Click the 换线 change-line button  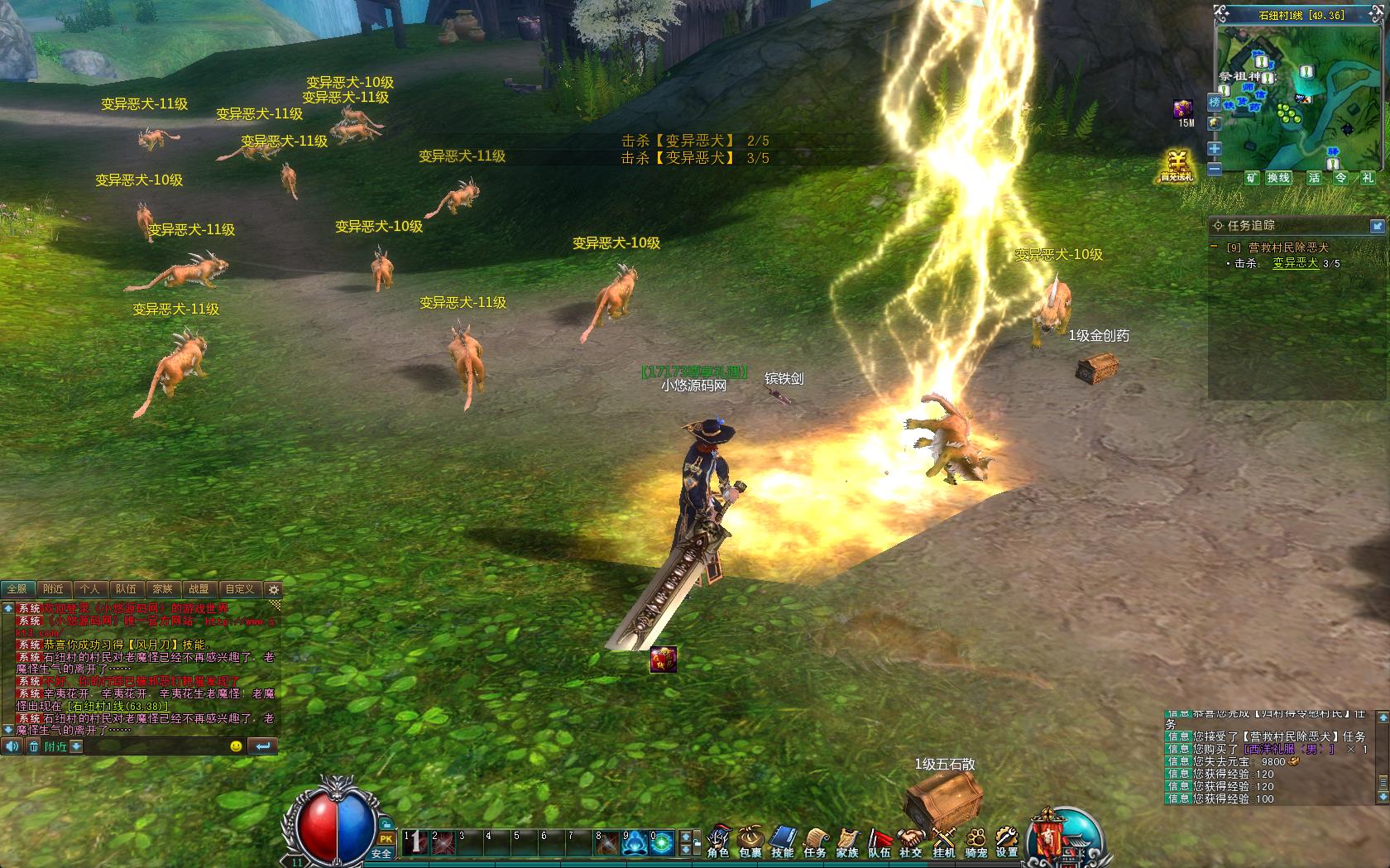point(1278,178)
